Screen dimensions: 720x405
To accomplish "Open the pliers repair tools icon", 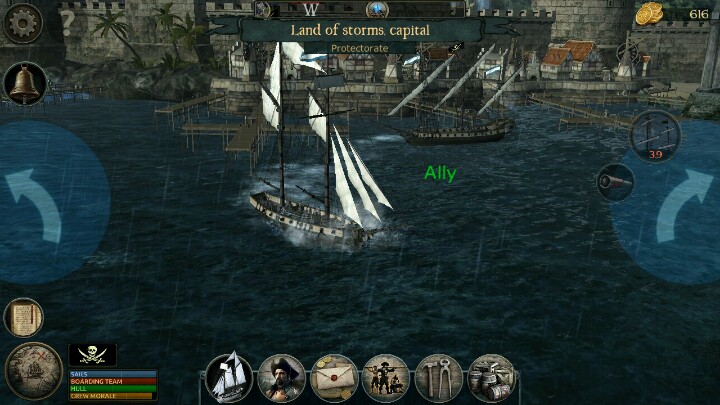I will pos(438,378).
